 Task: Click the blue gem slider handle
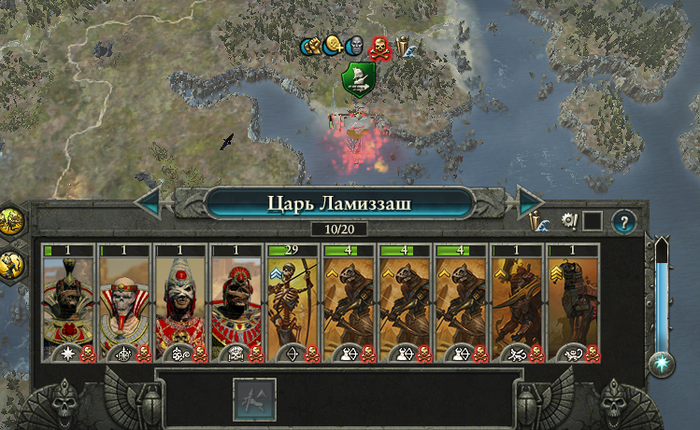click(661, 364)
